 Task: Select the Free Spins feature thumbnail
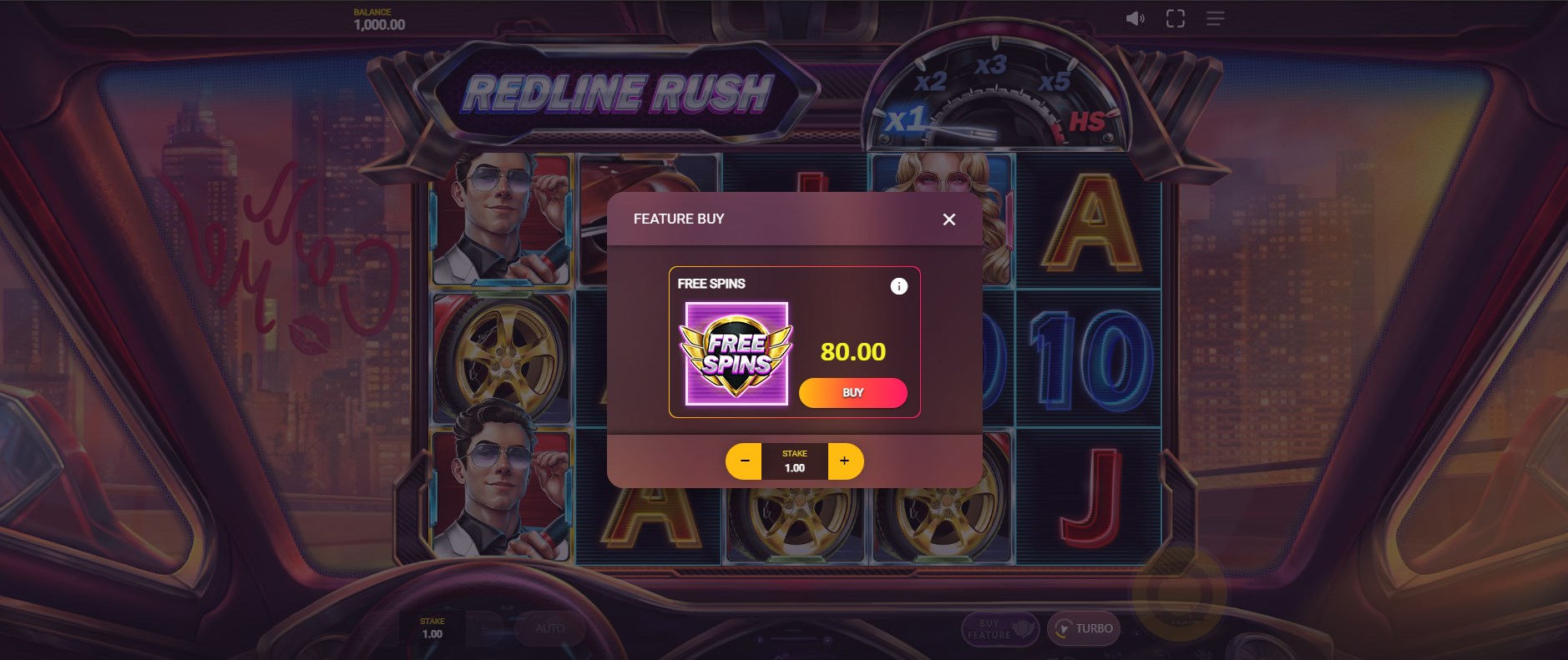(736, 354)
